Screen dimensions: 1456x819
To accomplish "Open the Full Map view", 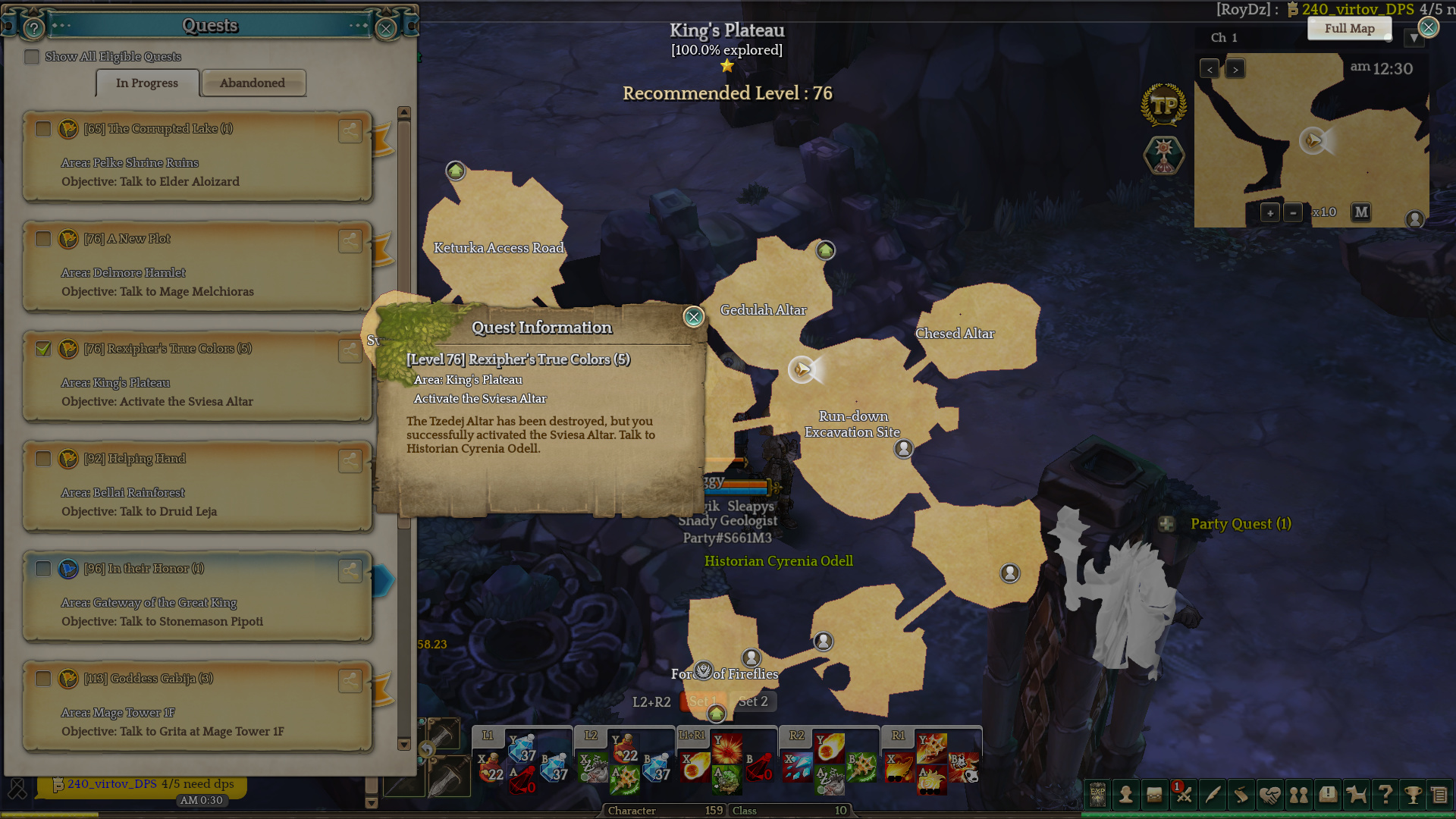I will [x=1349, y=29].
